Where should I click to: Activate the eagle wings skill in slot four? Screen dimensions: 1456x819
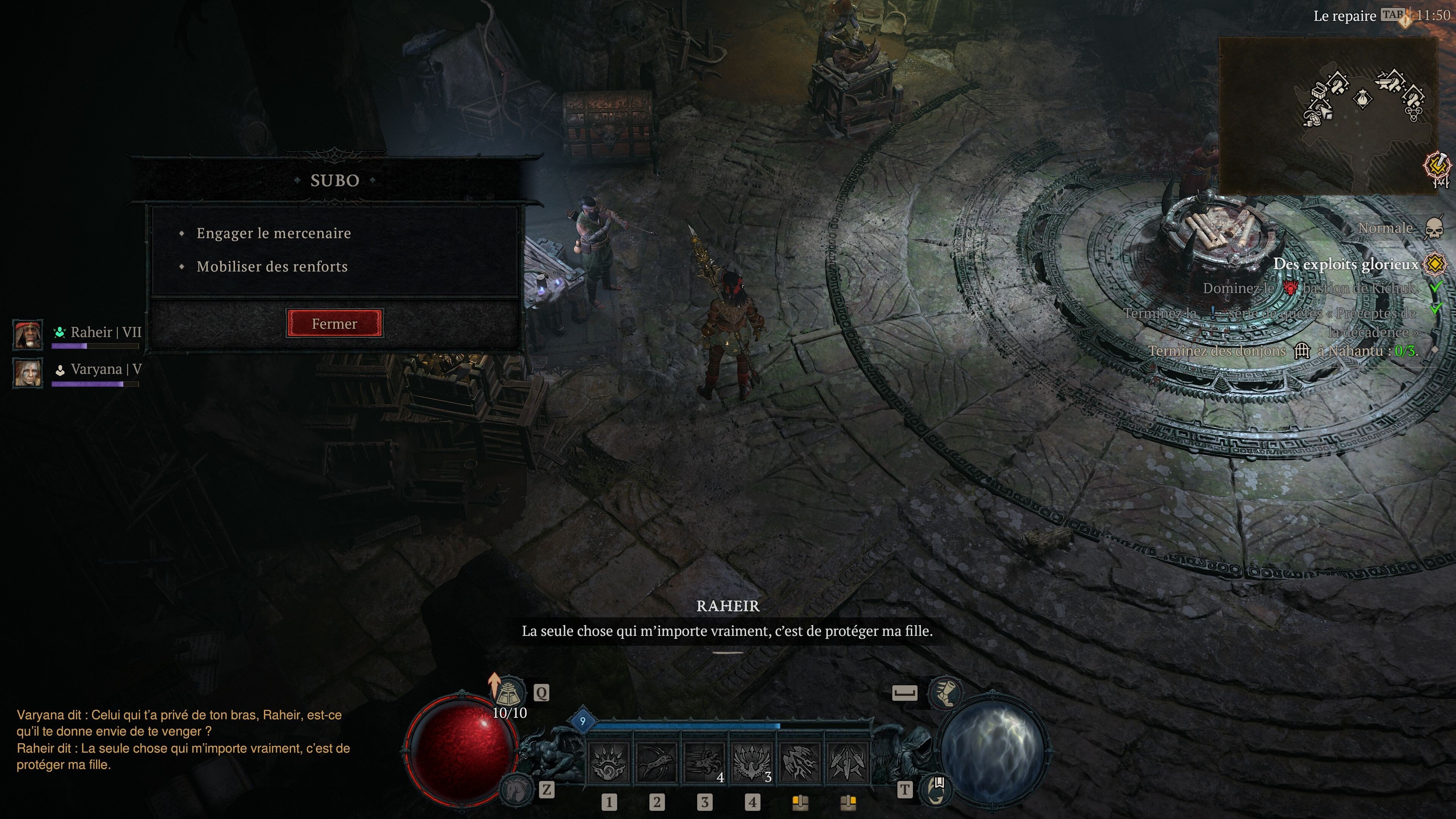(x=752, y=763)
